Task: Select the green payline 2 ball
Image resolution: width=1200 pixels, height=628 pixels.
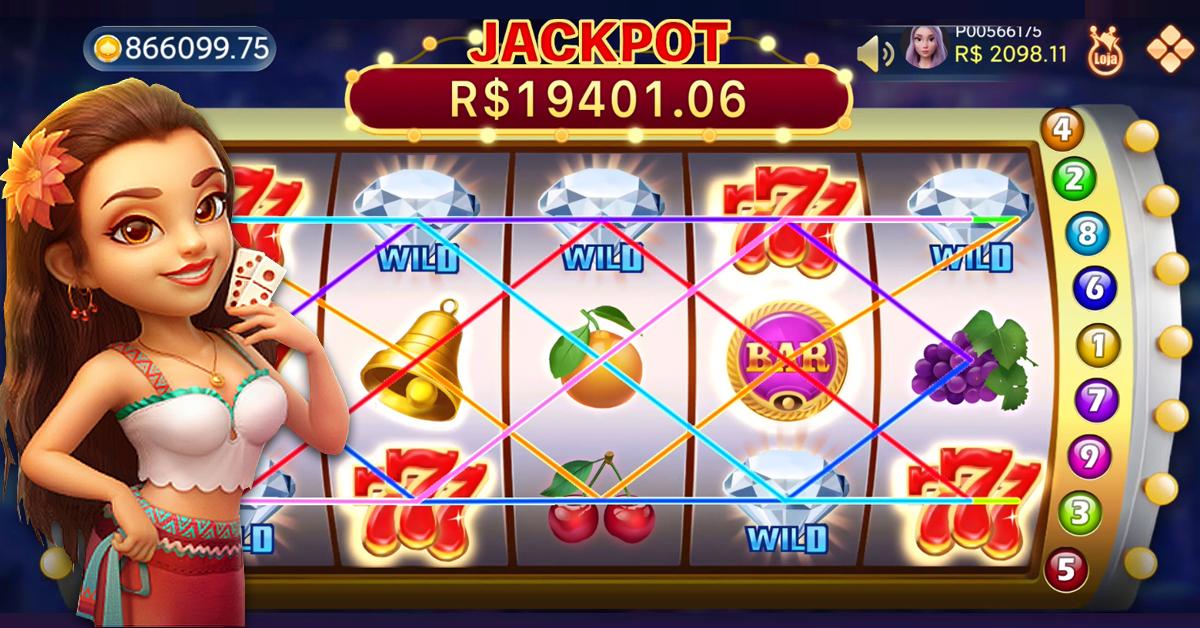Action: 1074,180
